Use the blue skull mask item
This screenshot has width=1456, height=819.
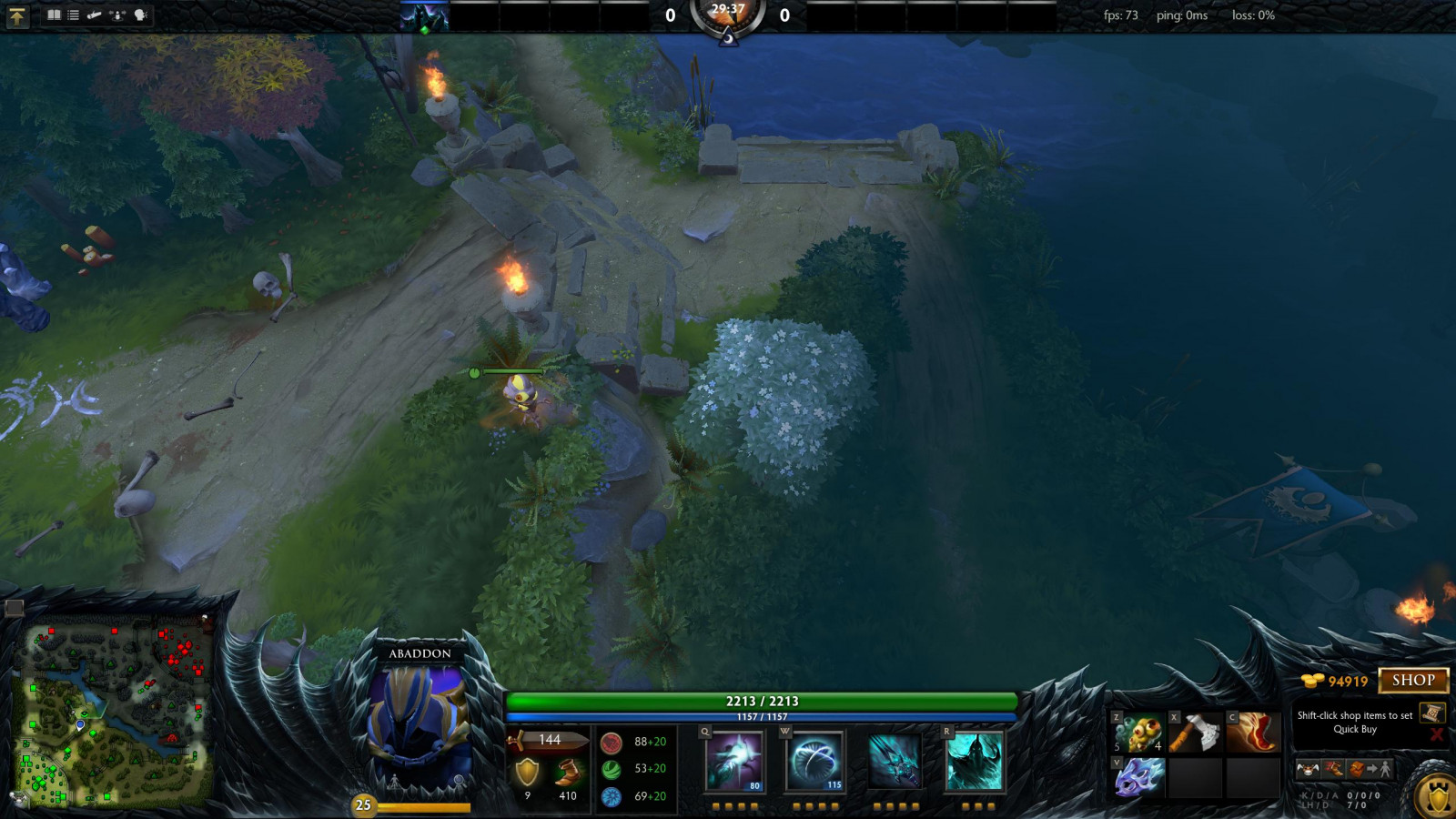click(1138, 778)
